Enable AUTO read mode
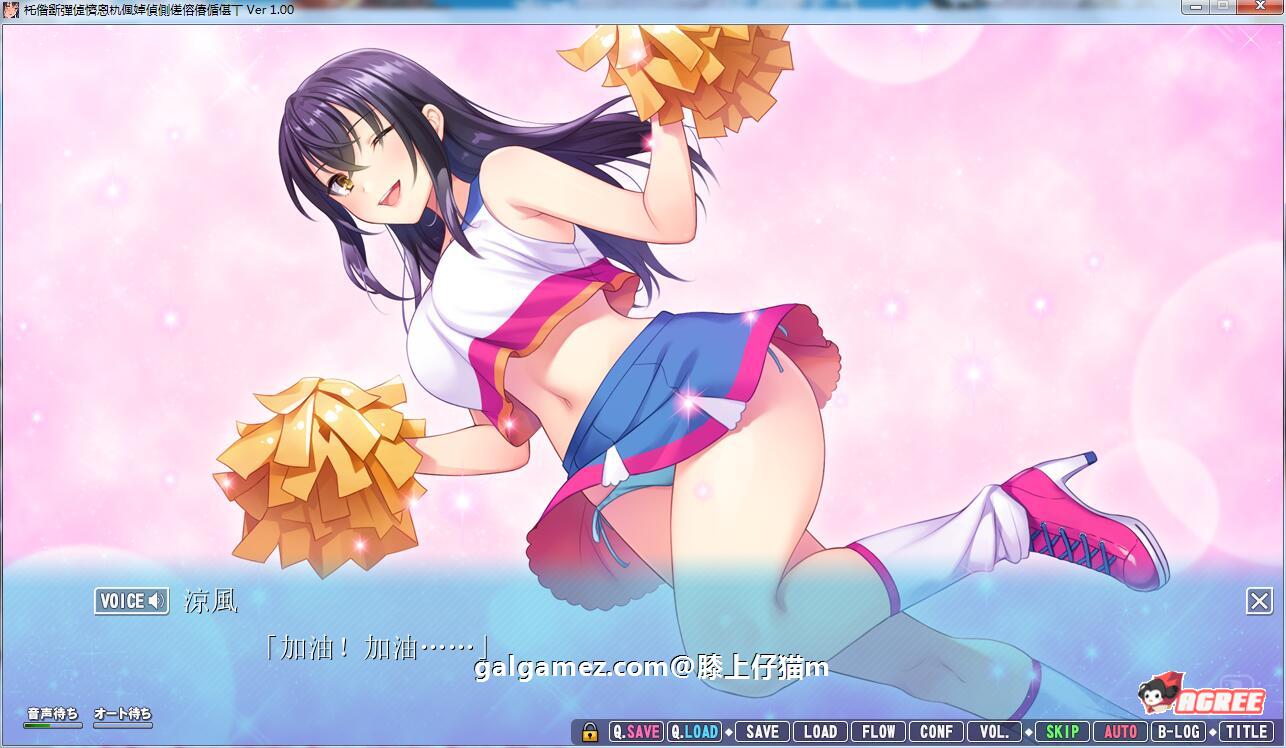 tap(1121, 731)
